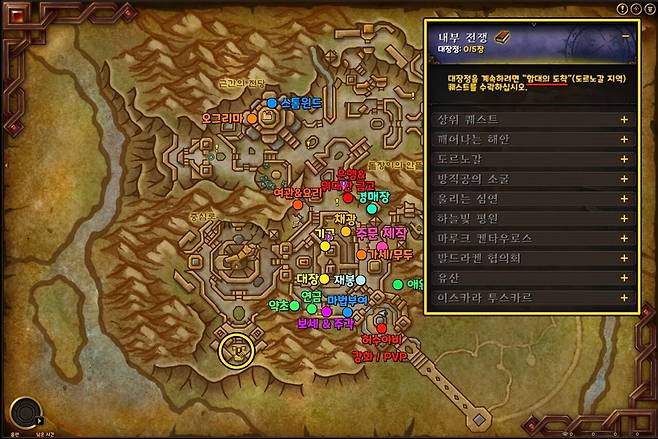Click the red 은행 & 위대한 금고 marker
This screenshot has height=439, width=658.
click(348, 198)
